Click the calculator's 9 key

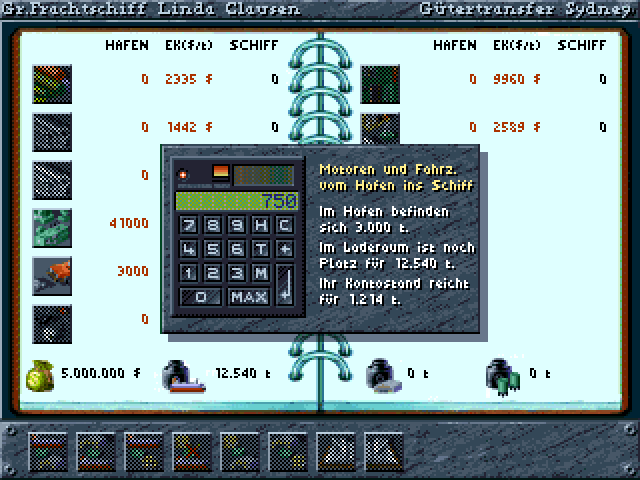[x=236, y=224]
